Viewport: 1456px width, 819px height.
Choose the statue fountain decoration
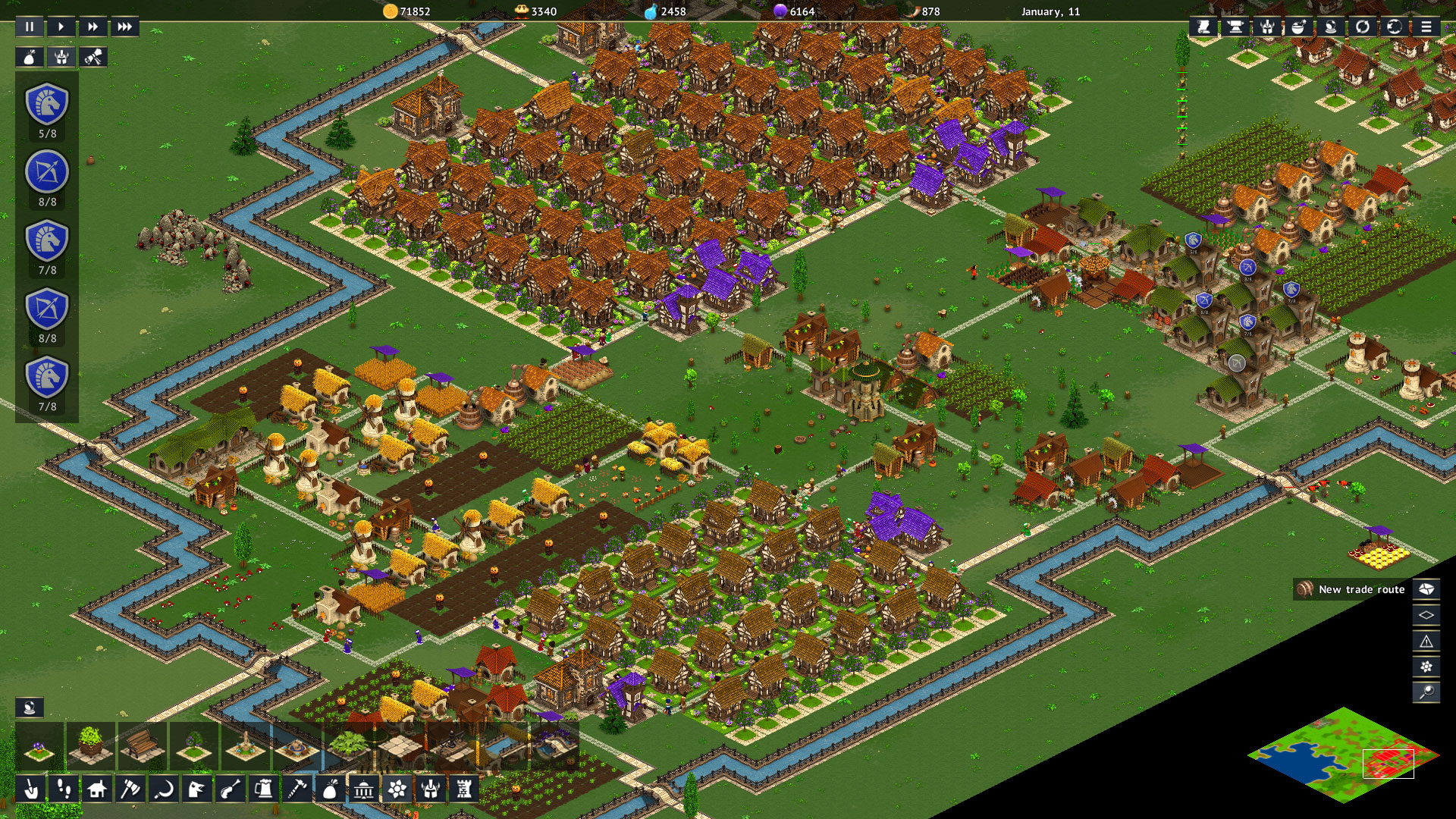tap(246, 744)
